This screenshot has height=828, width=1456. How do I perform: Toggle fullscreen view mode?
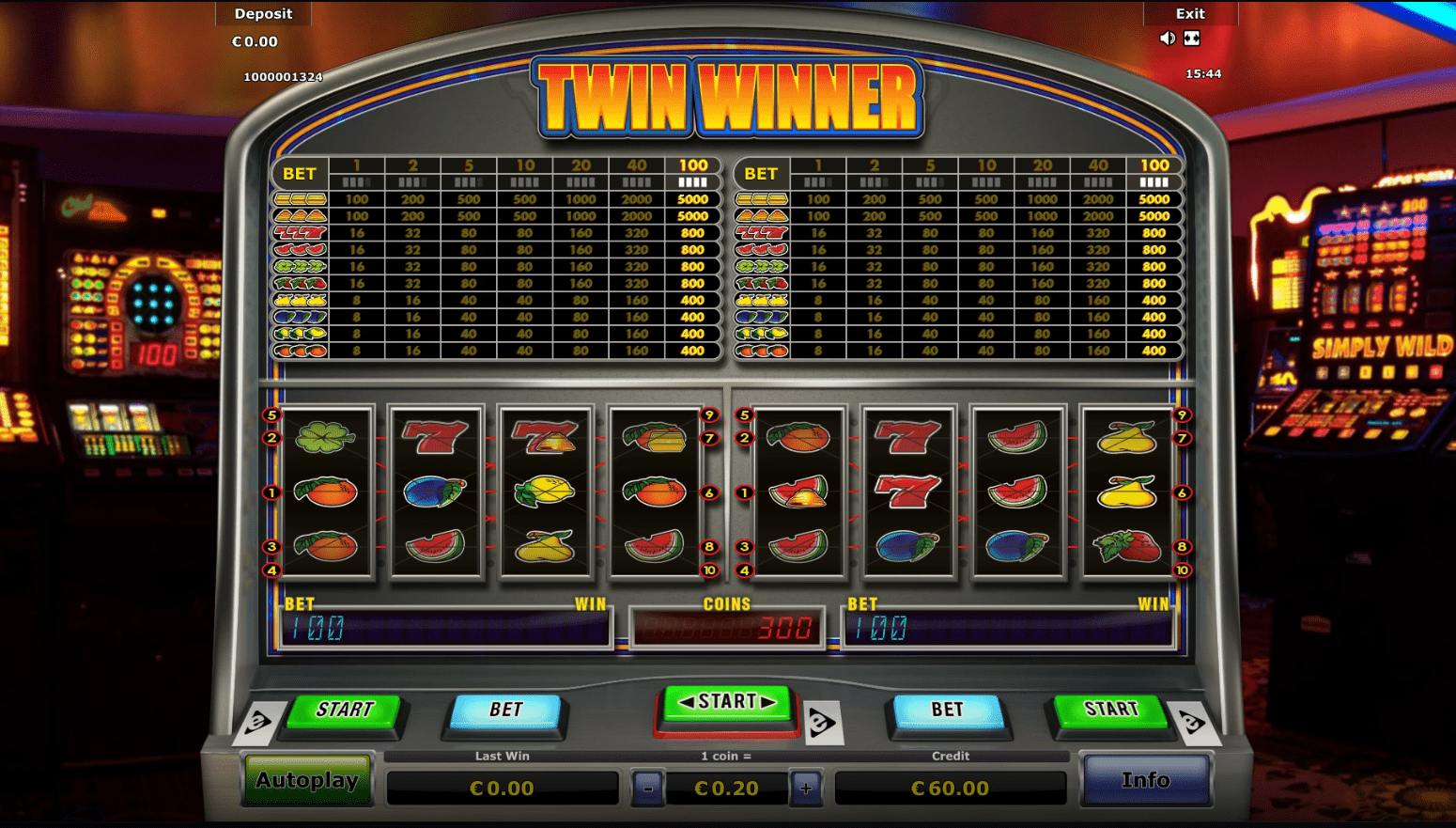(x=1191, y=38)
